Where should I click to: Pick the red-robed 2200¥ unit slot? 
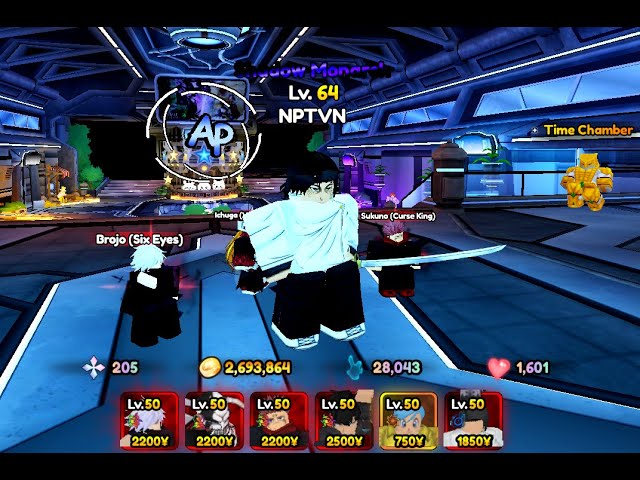pyautogui.click(x=279, y=421)
